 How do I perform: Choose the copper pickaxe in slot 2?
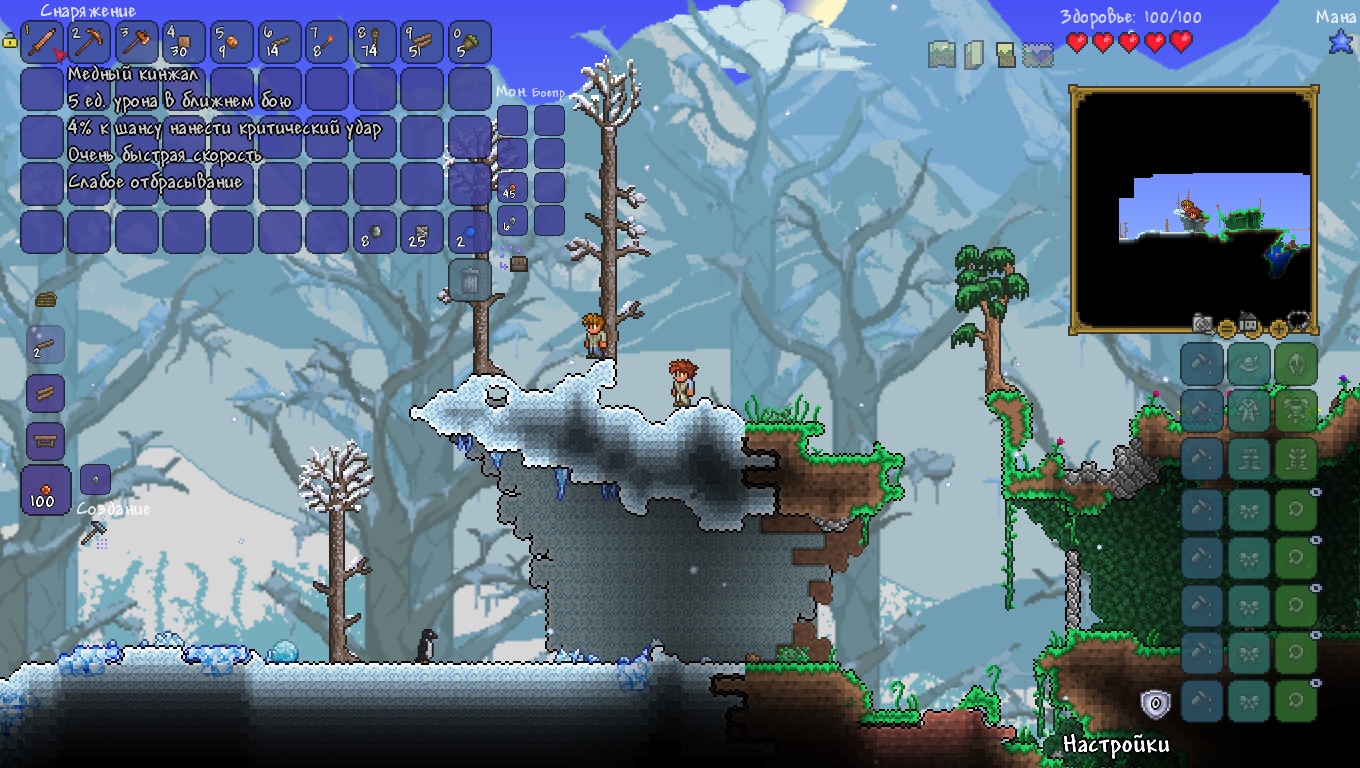point(91,43)
